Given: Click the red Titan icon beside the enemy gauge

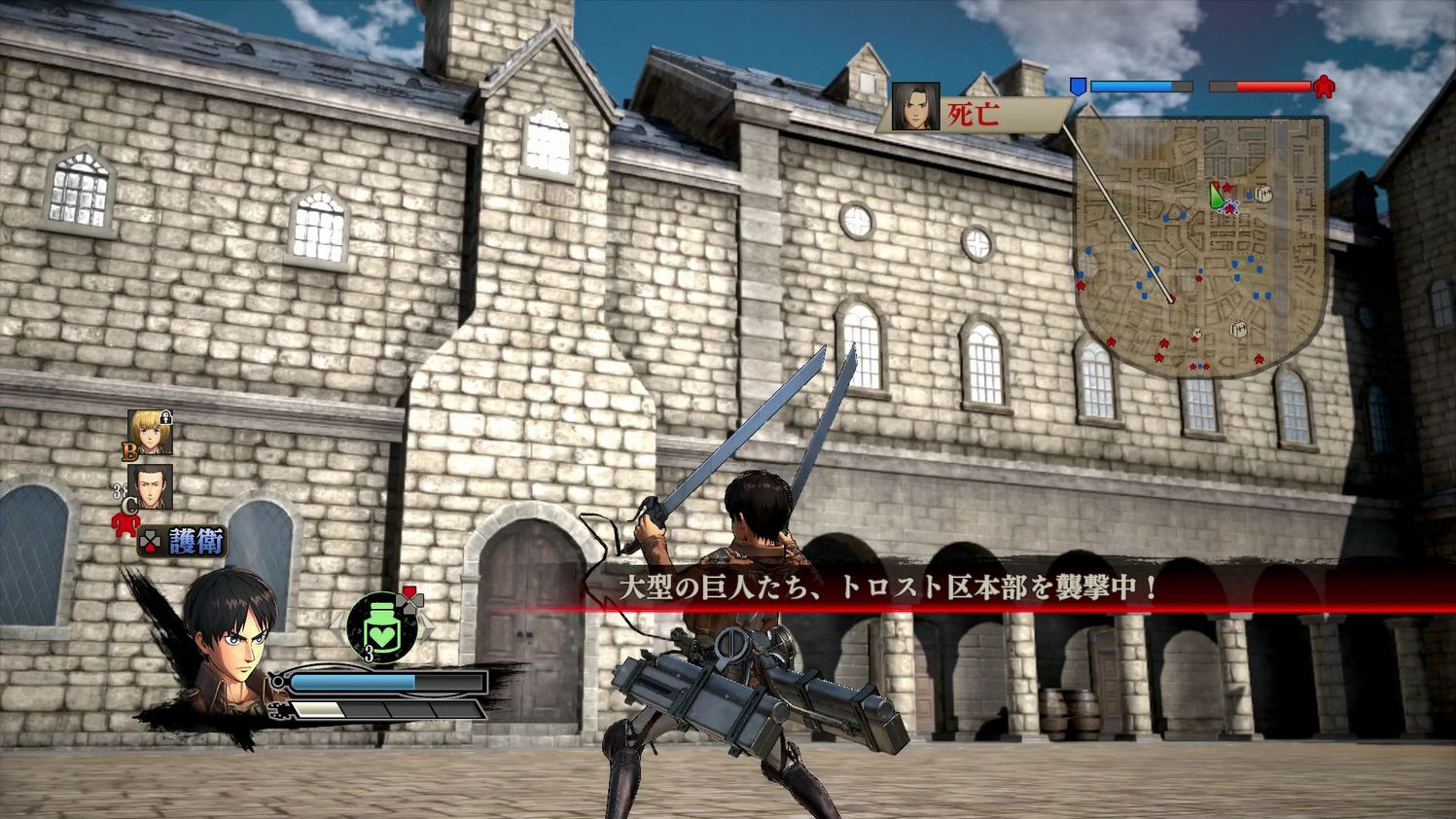Looking at the screenshot, I should 1325,89.
